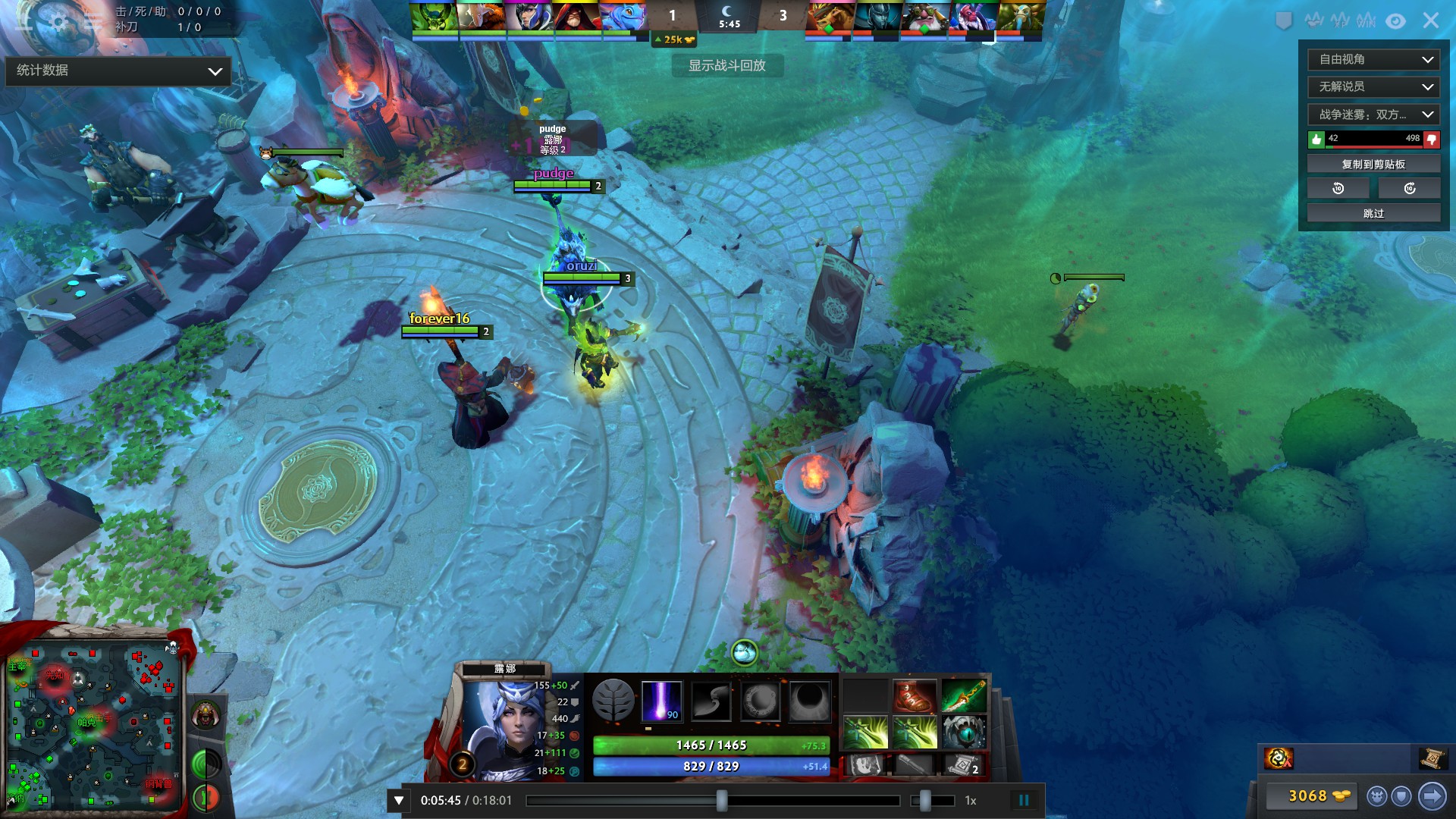Select Luna's Lucent Beam ability icon
This screenshot has width=1456, height=819.
[x=663, y=701]
